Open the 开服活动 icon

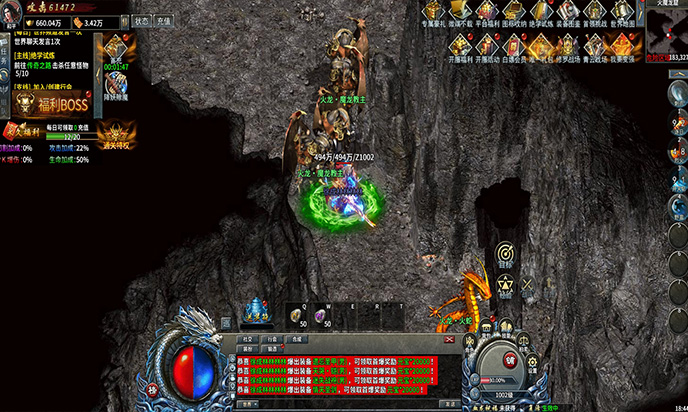coord(485,45)
